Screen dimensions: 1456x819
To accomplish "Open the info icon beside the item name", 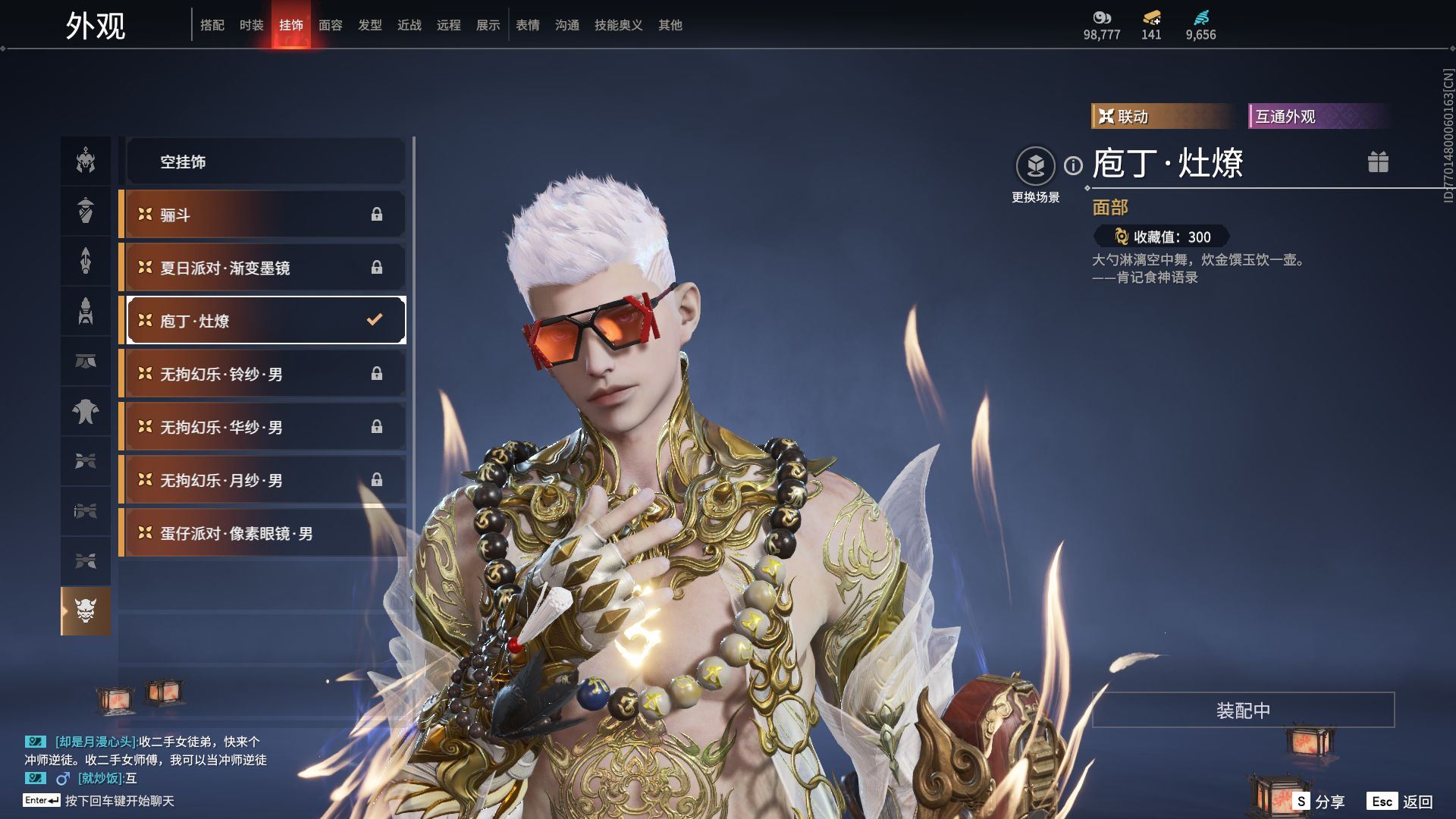I will [x=1073, y=165].
